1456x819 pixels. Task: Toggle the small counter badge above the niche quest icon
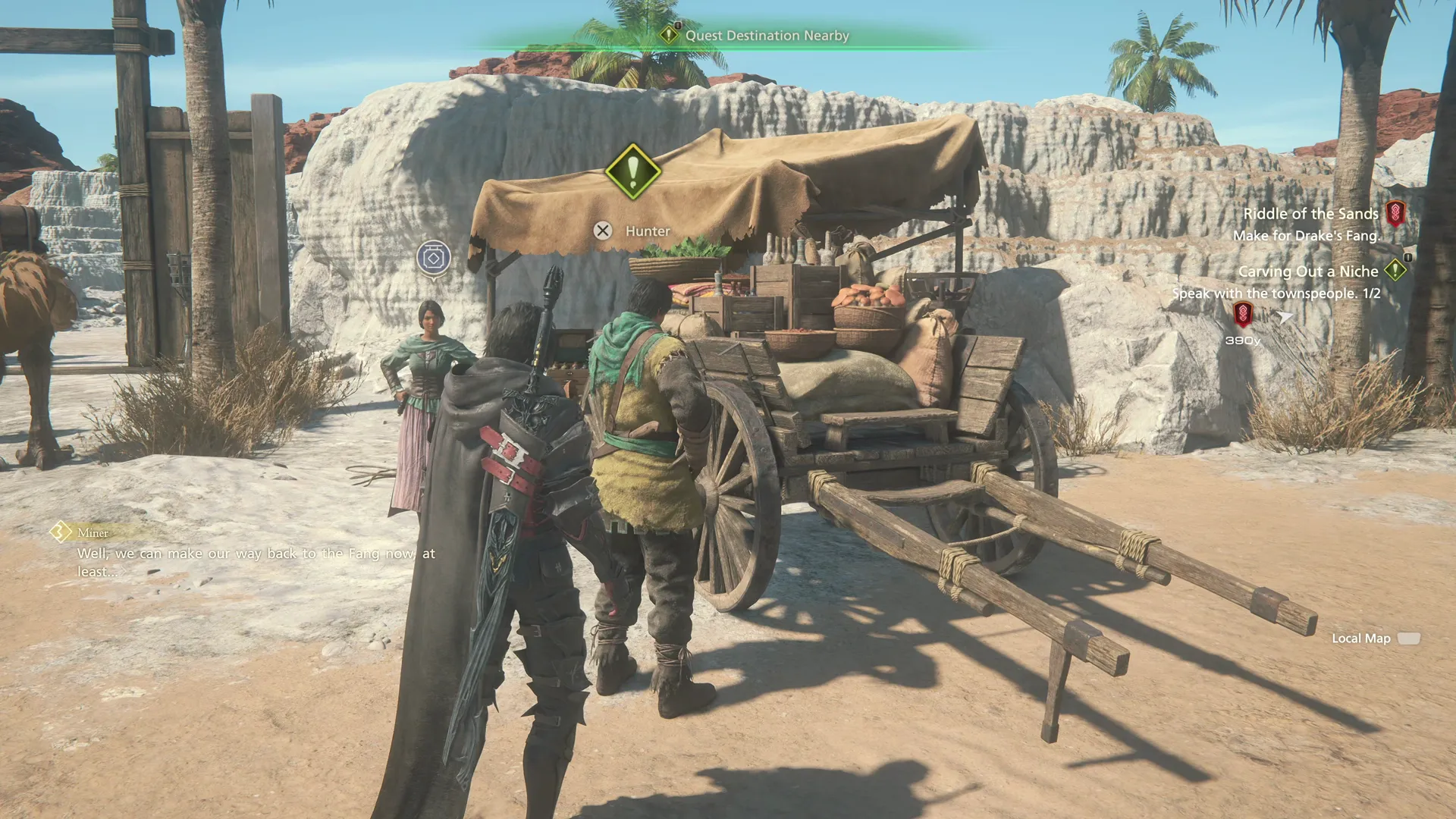coord(1407,259)
